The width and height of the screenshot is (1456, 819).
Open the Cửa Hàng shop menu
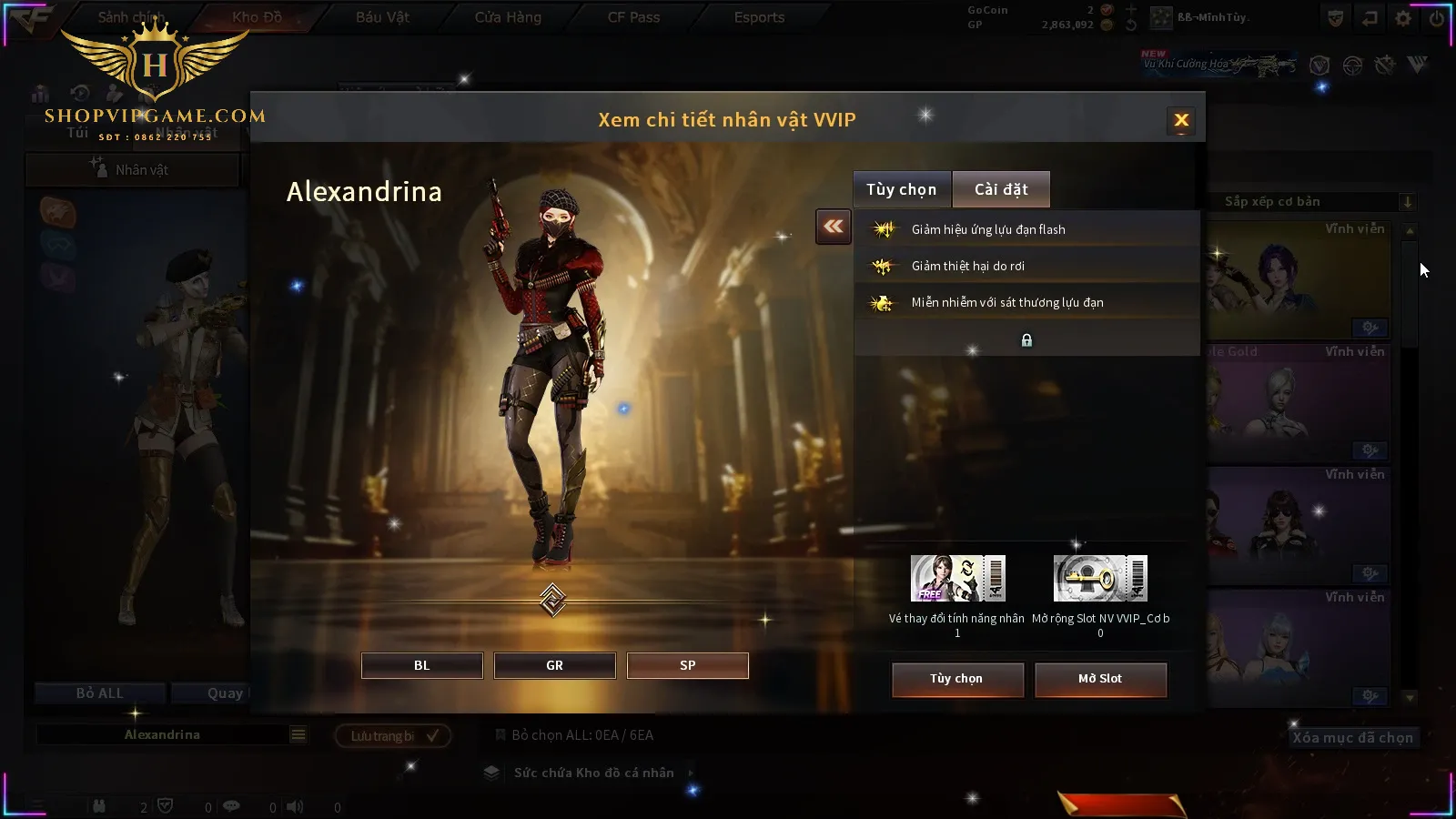tap(508, 17)
